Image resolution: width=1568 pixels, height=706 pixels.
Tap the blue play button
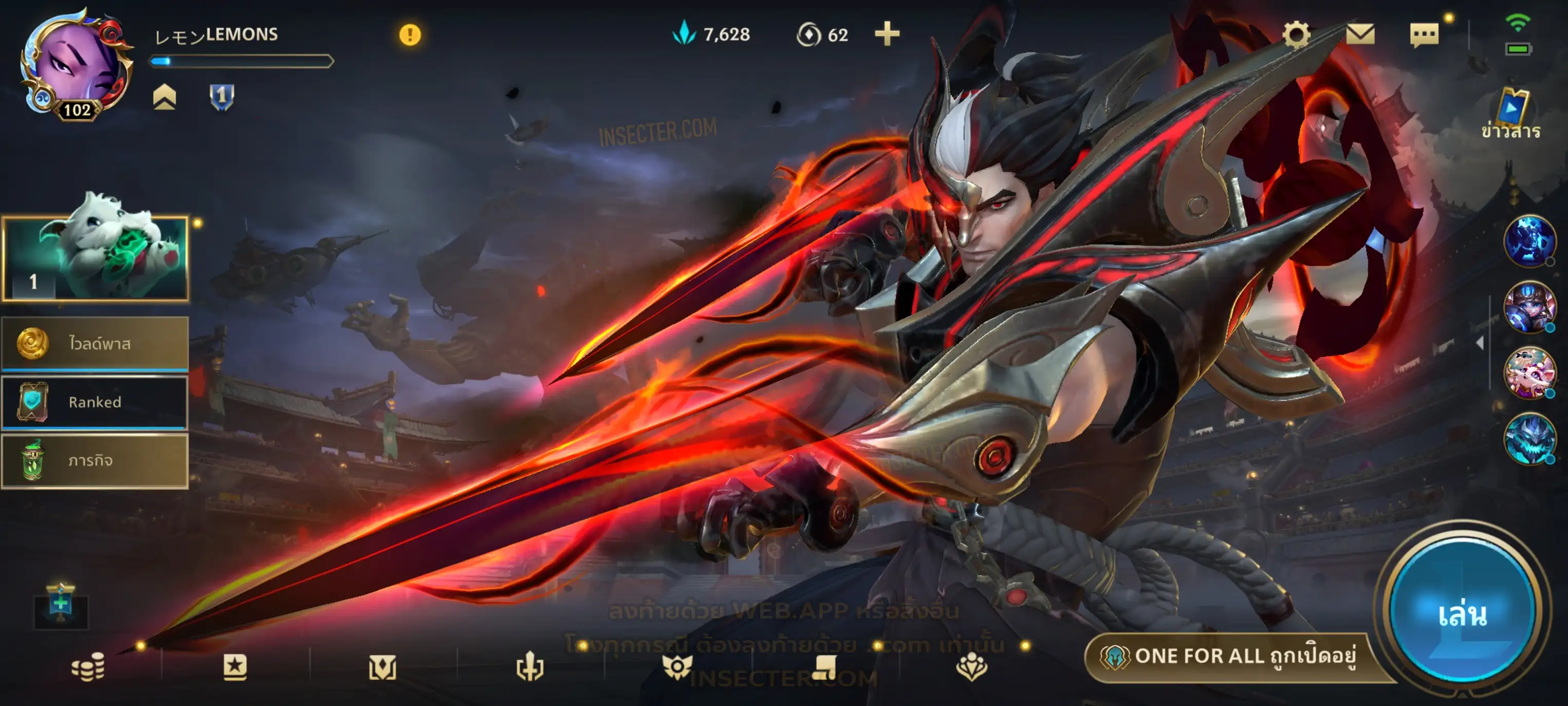(x=1462, y=613)
